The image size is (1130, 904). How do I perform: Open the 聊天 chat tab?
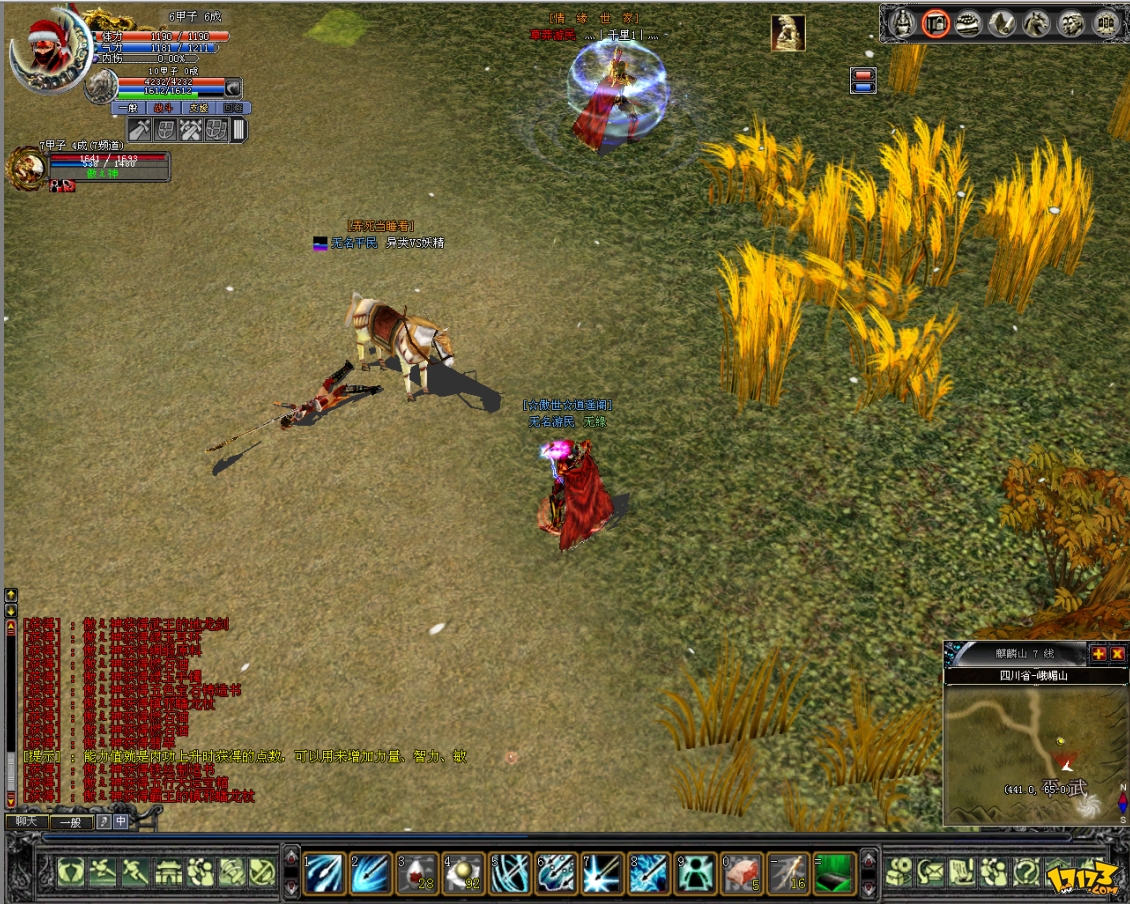pyautogui.click(x=26, y=822)
